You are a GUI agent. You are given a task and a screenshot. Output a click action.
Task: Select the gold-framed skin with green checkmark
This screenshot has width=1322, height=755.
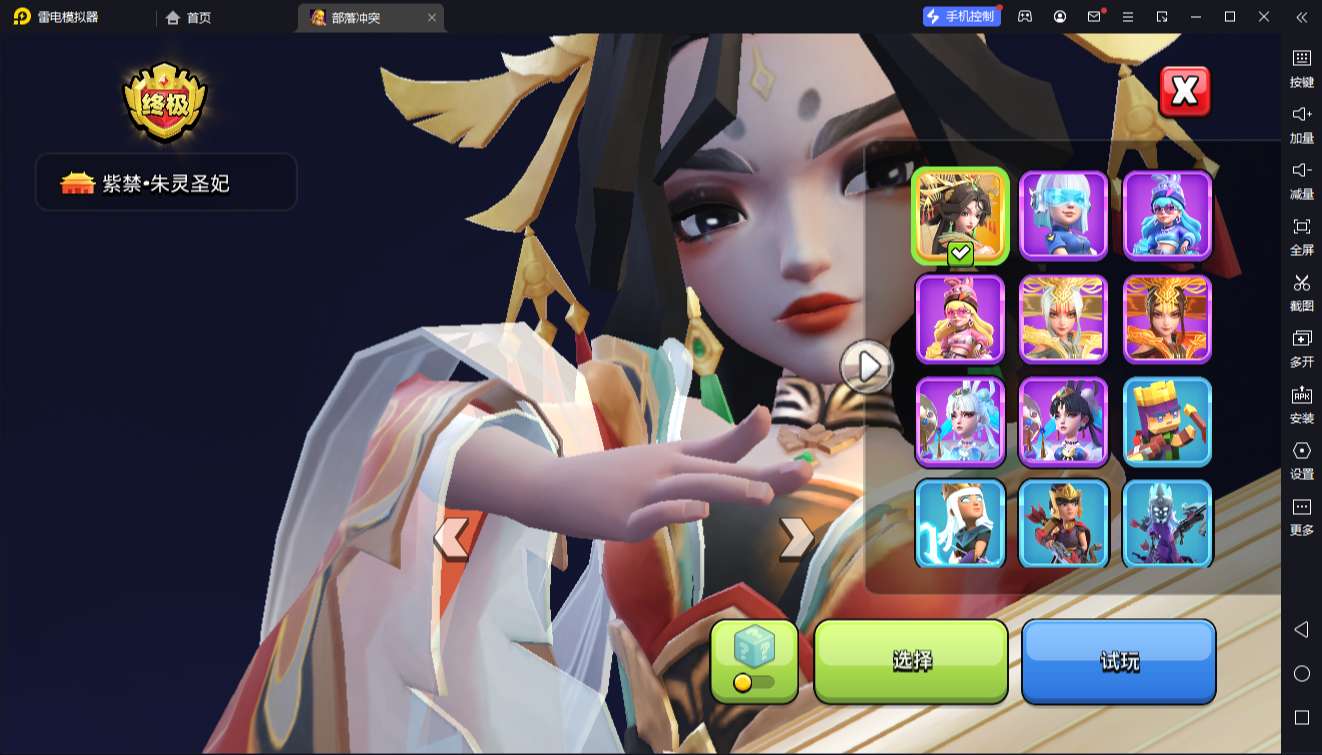coord(960,215)
